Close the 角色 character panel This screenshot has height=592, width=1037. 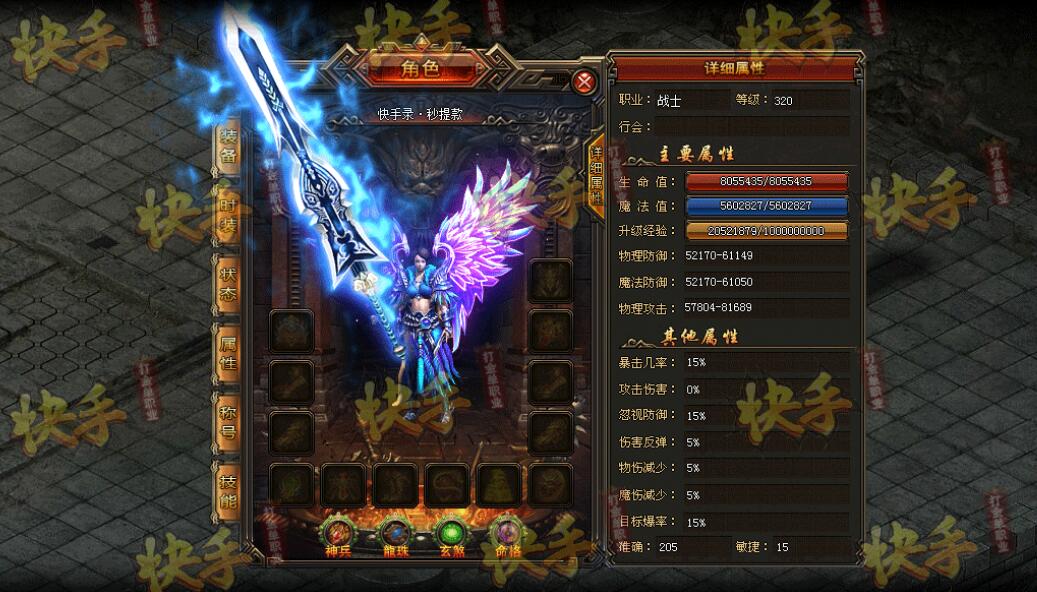tap(585, 82)
